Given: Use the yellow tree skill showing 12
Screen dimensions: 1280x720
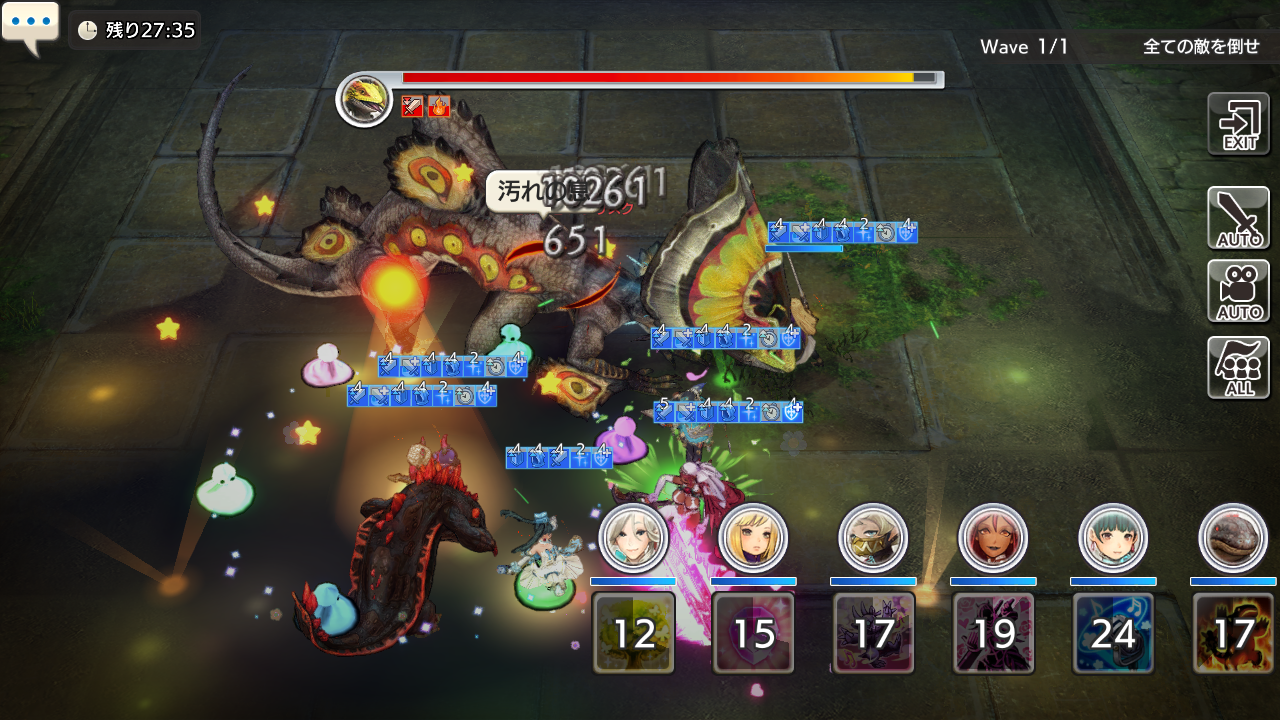Looking at the screenshot, I should pyautogui.click(x=633, y=633).
